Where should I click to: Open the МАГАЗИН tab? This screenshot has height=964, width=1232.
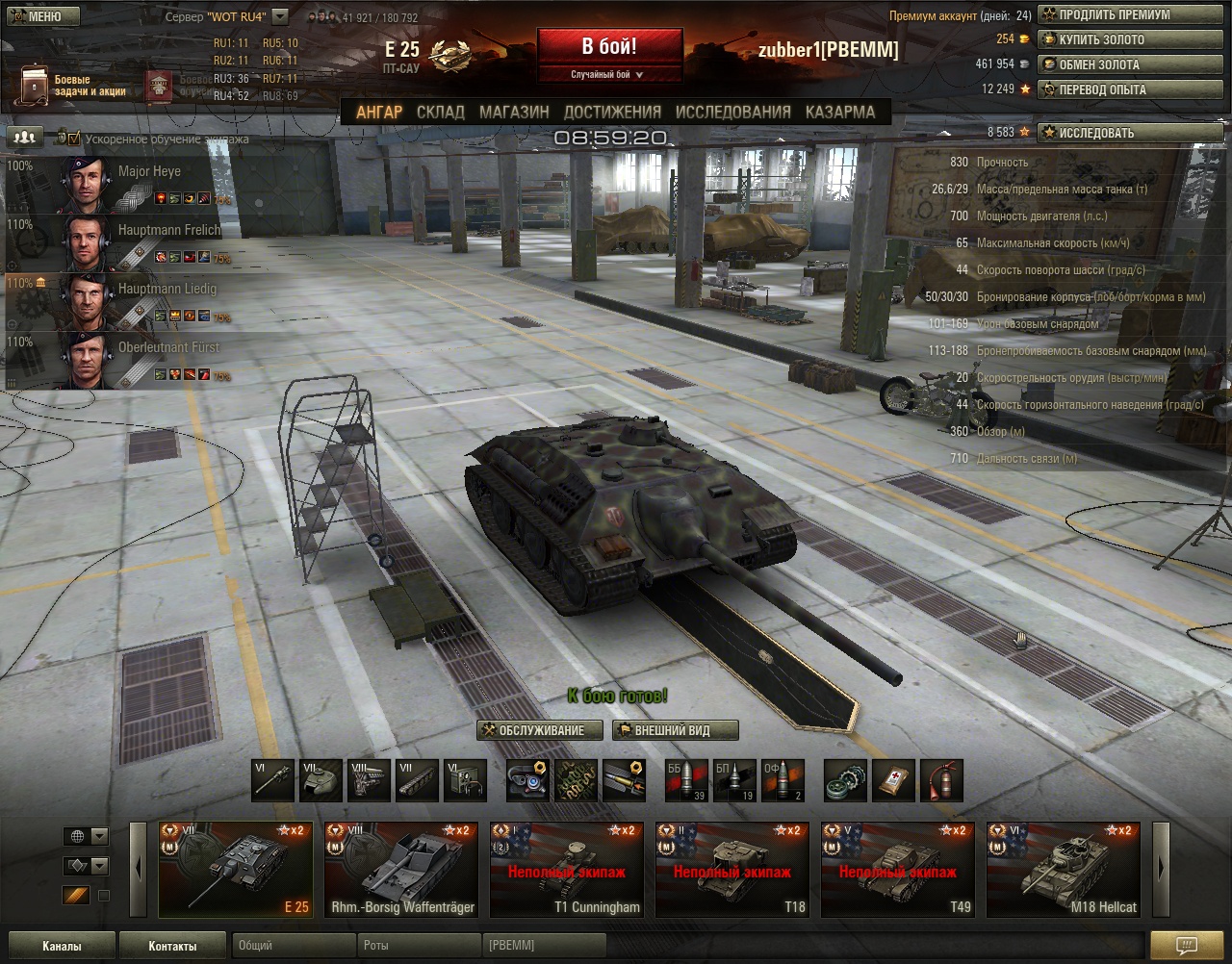(514, 112)
